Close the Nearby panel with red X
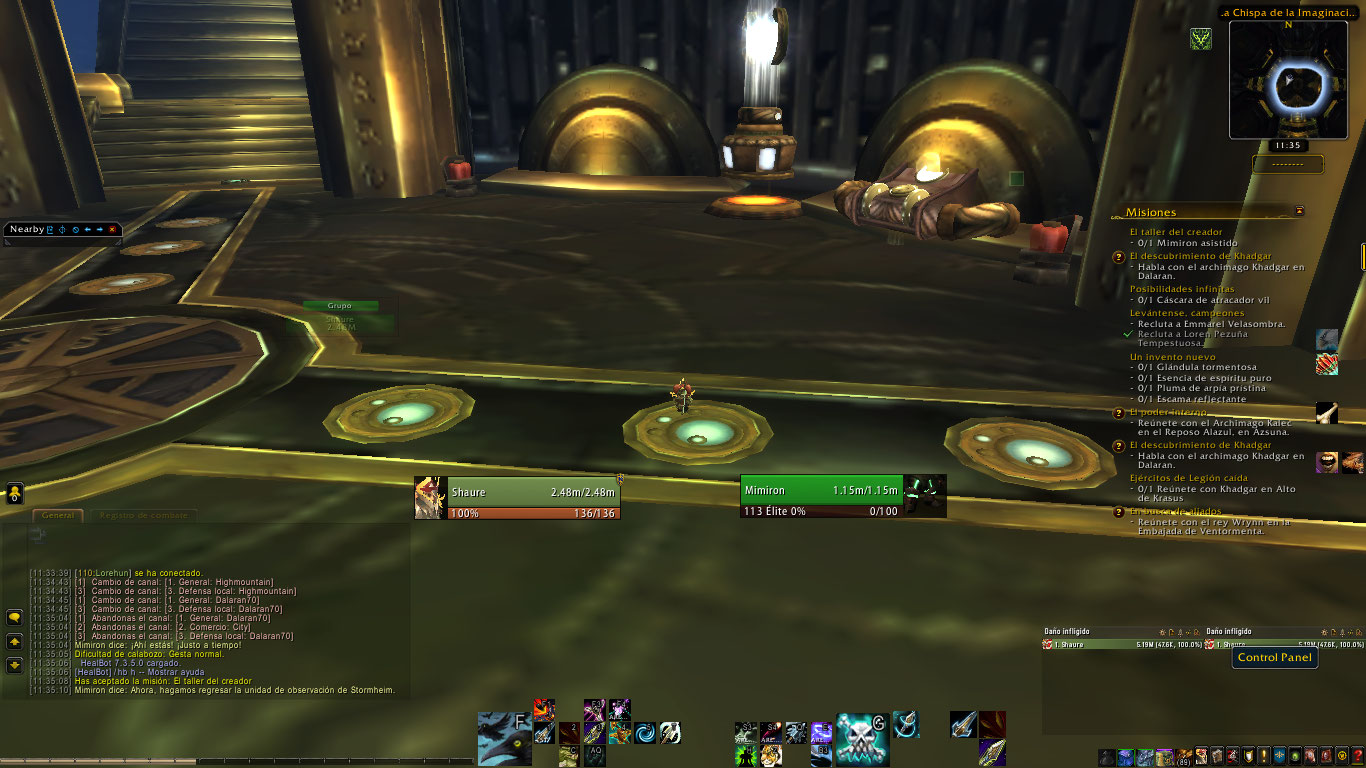The height and width of the screenshot is (768, 1366). [112, 230]
